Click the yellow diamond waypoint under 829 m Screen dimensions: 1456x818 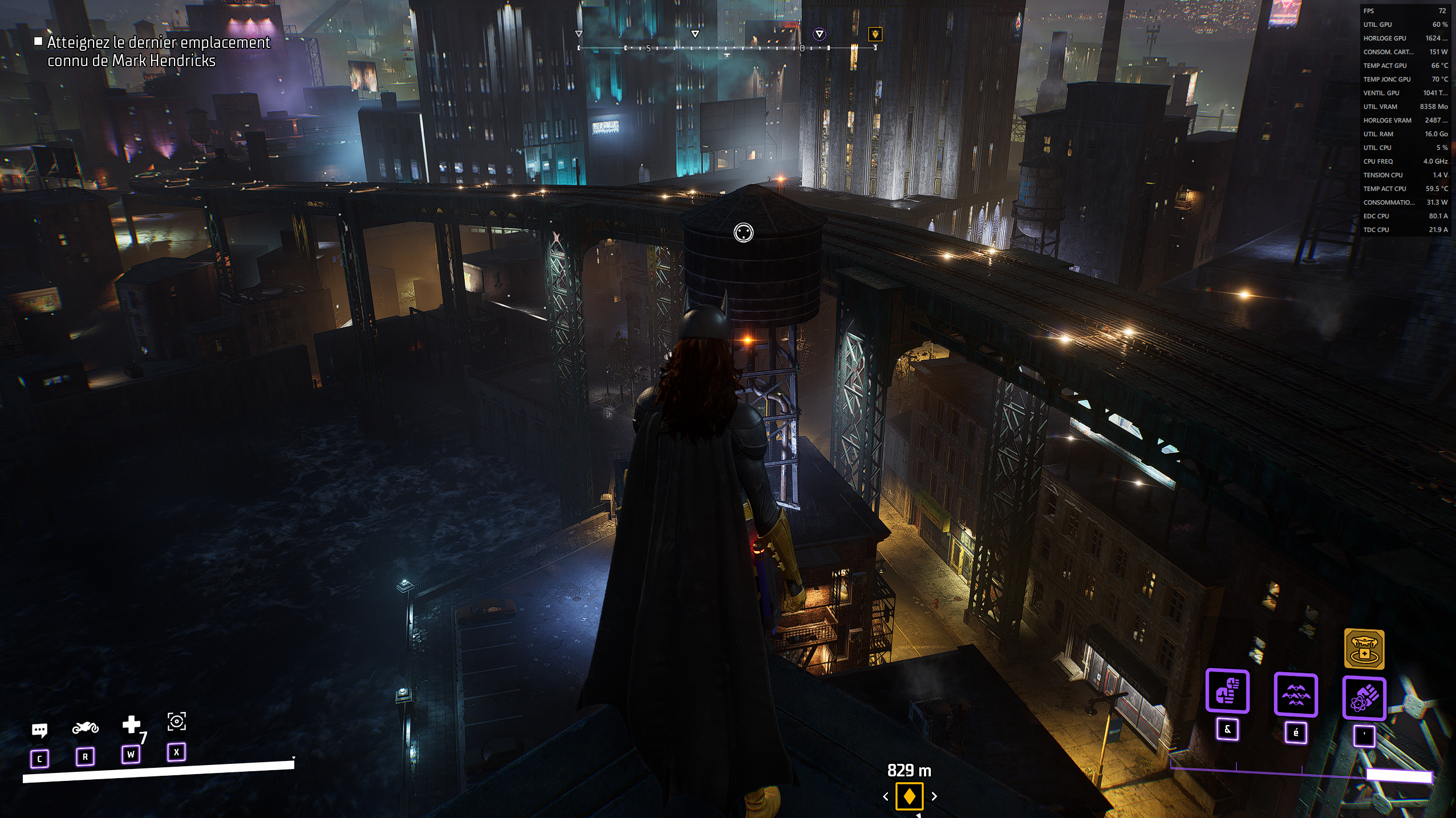(x=909, y=796)
